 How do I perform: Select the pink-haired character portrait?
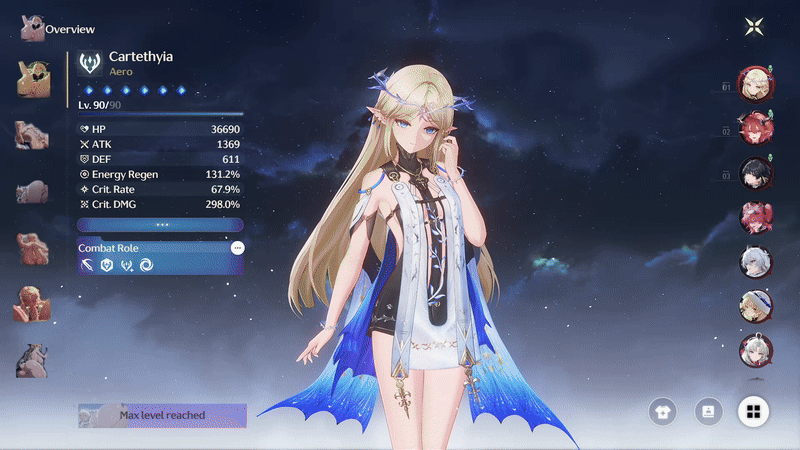pyautogui.click(x=754, y=217)
